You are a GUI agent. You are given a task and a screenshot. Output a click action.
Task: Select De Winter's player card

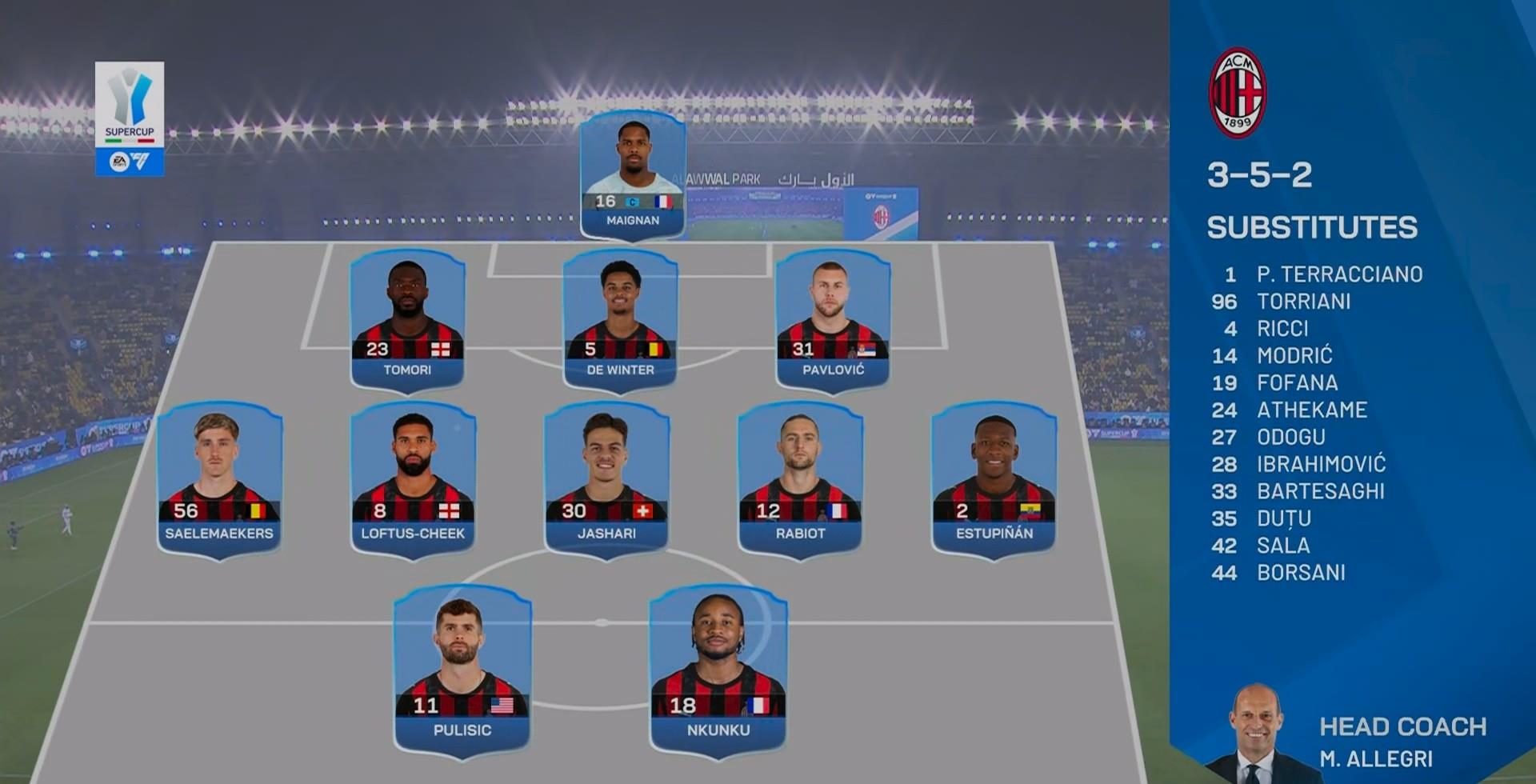[x=620, y=320]
